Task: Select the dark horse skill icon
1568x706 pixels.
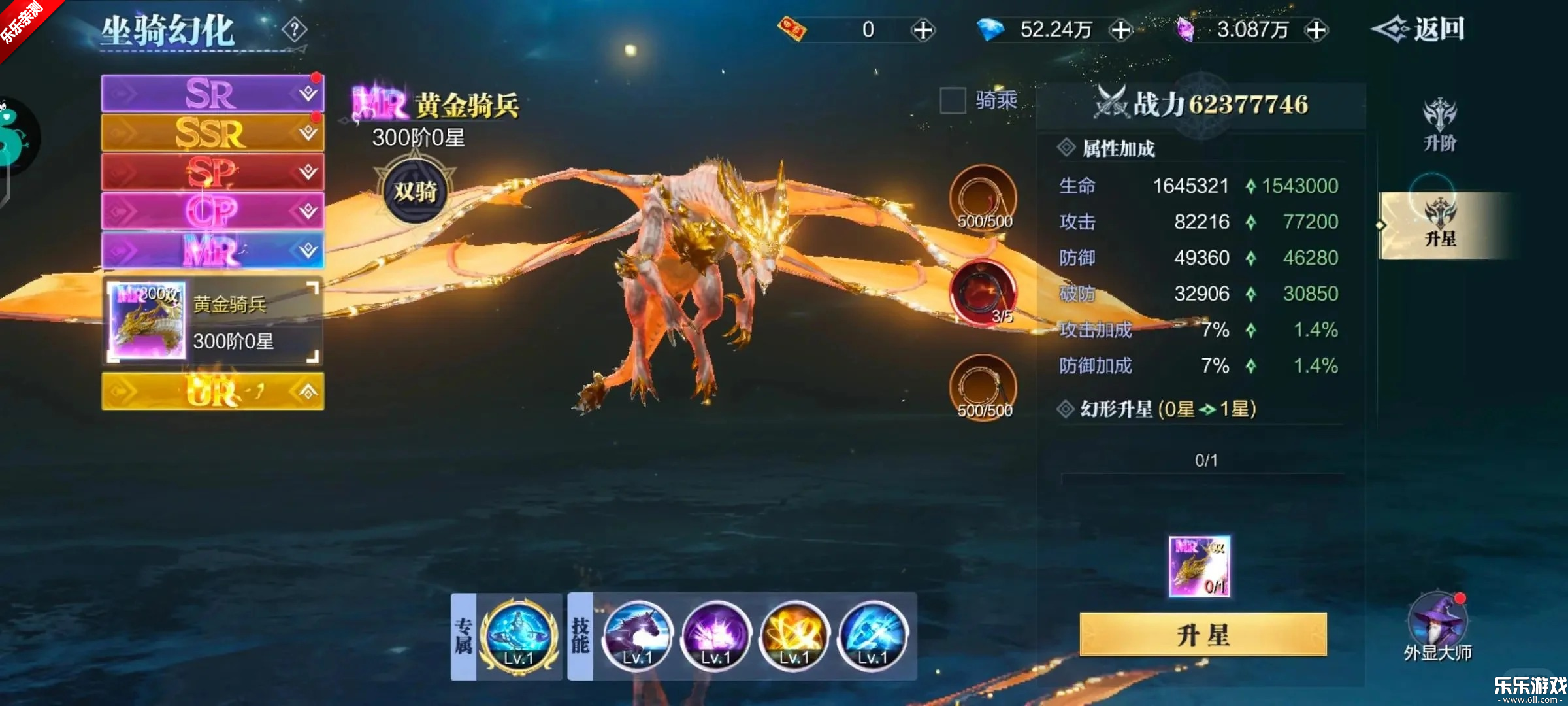Action: [637, 635]
